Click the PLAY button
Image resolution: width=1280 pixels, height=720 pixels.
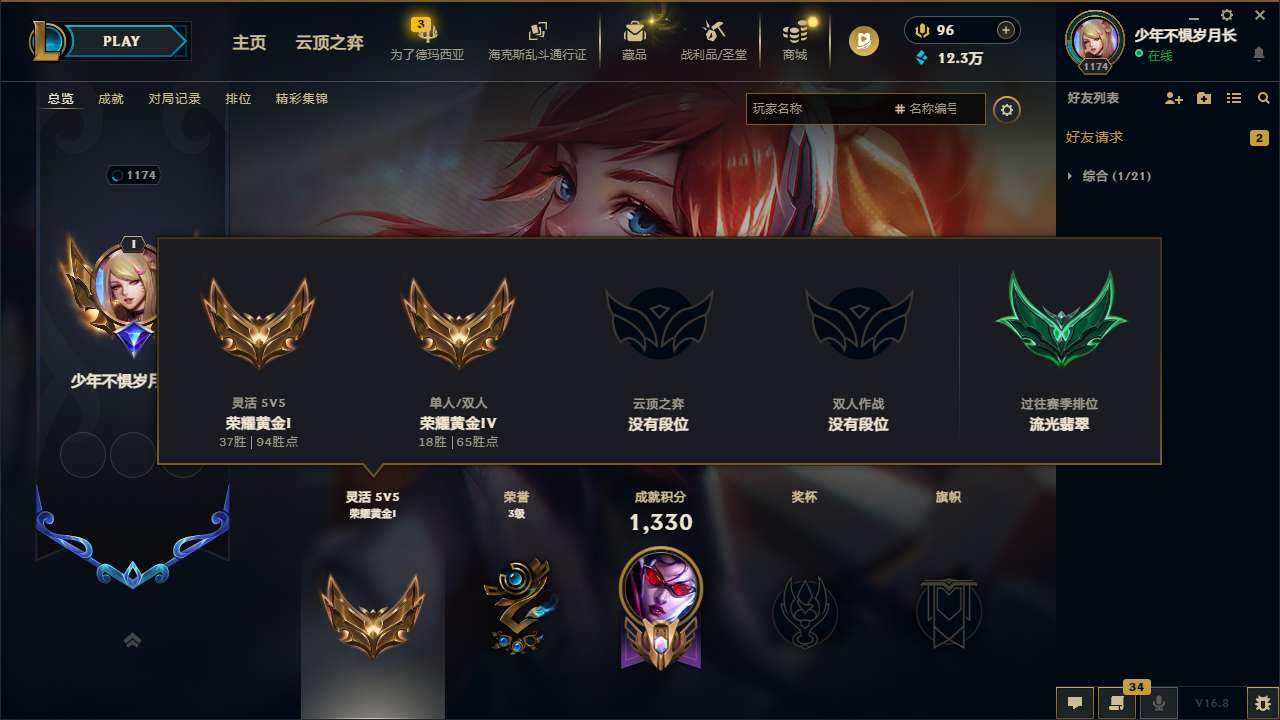pyautogui.click(x=121, y=40)
